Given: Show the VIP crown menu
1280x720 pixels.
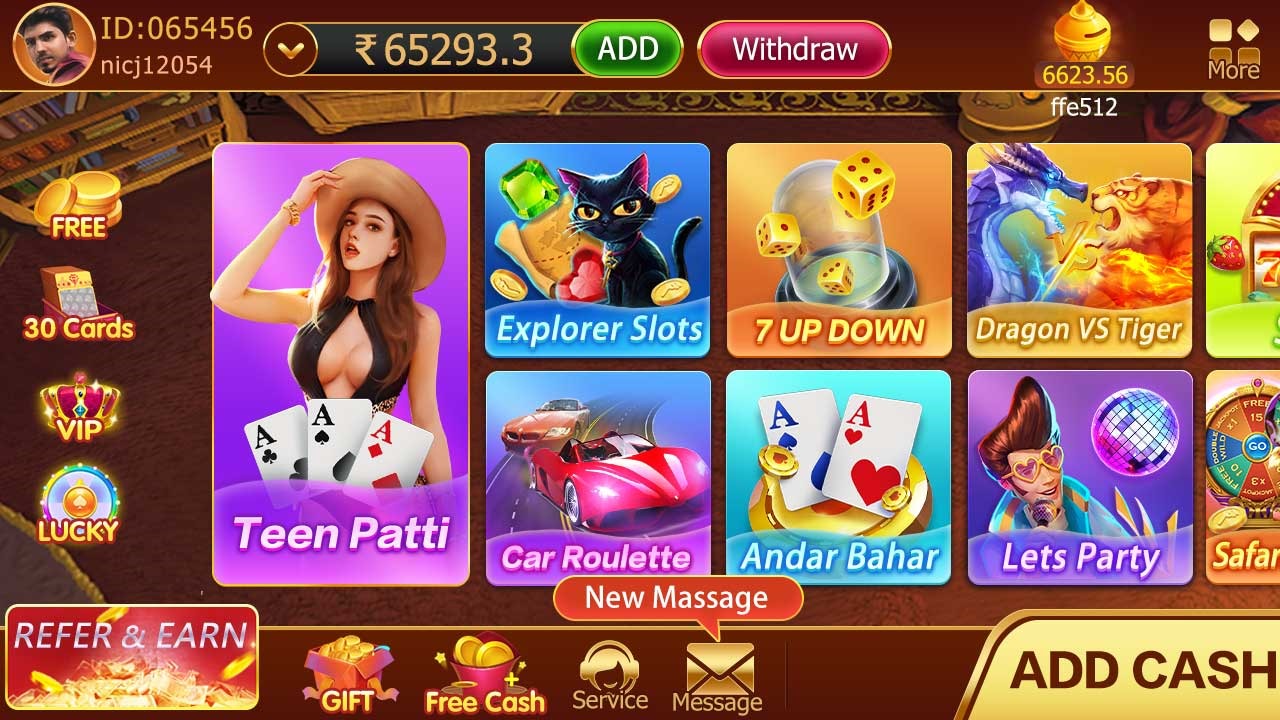Looking at the screenshot, I should (x=79, y=408).
